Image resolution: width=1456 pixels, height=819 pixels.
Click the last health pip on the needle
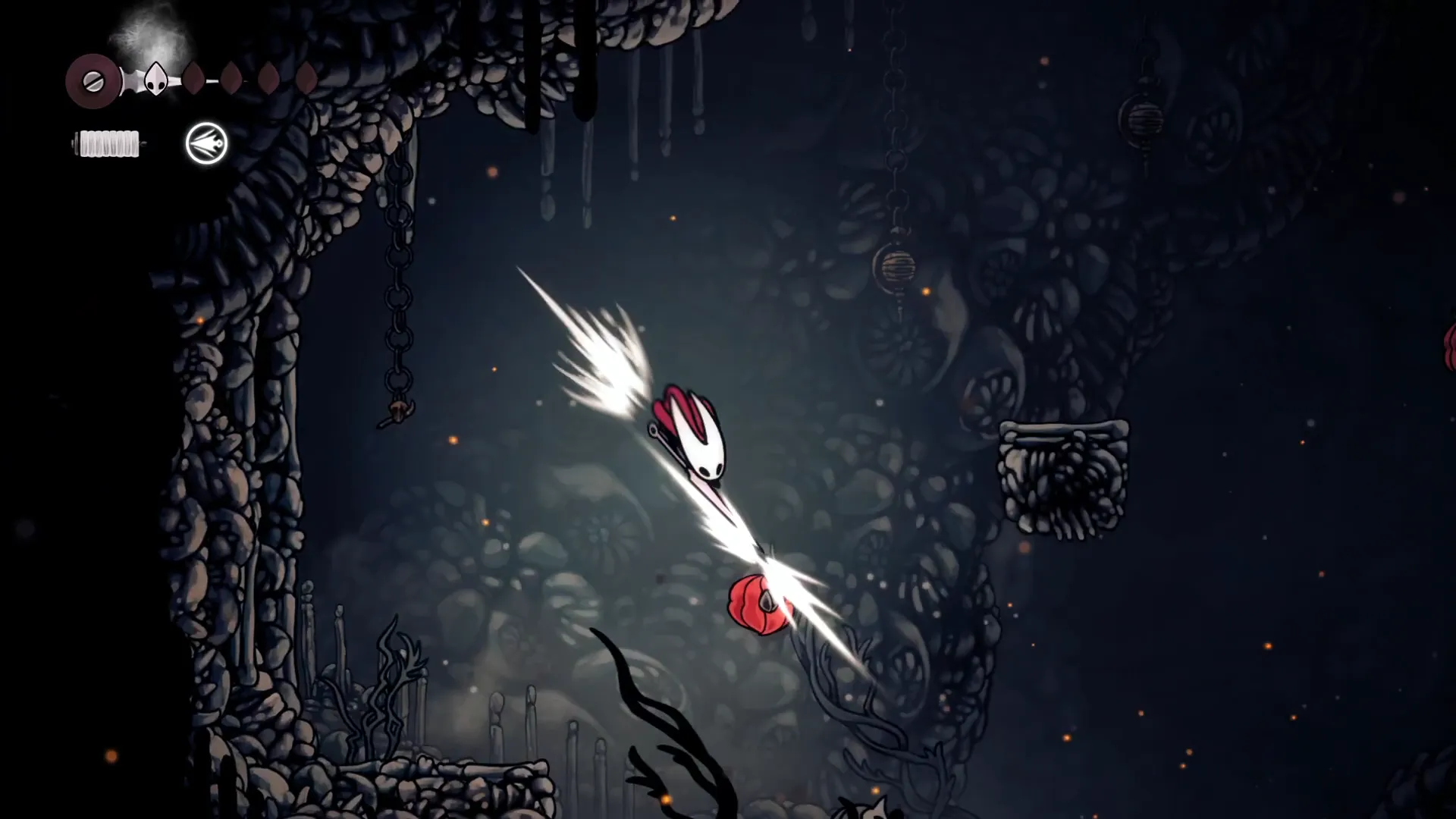306,78
